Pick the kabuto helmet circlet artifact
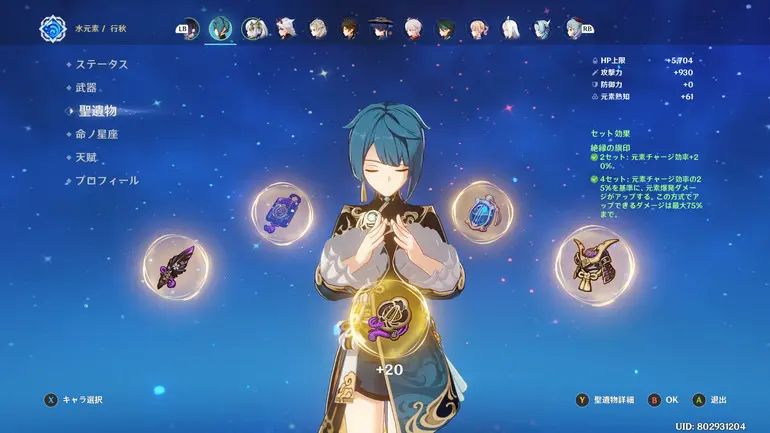The width and height of the screenshot is (770, 433). (596, 265)
